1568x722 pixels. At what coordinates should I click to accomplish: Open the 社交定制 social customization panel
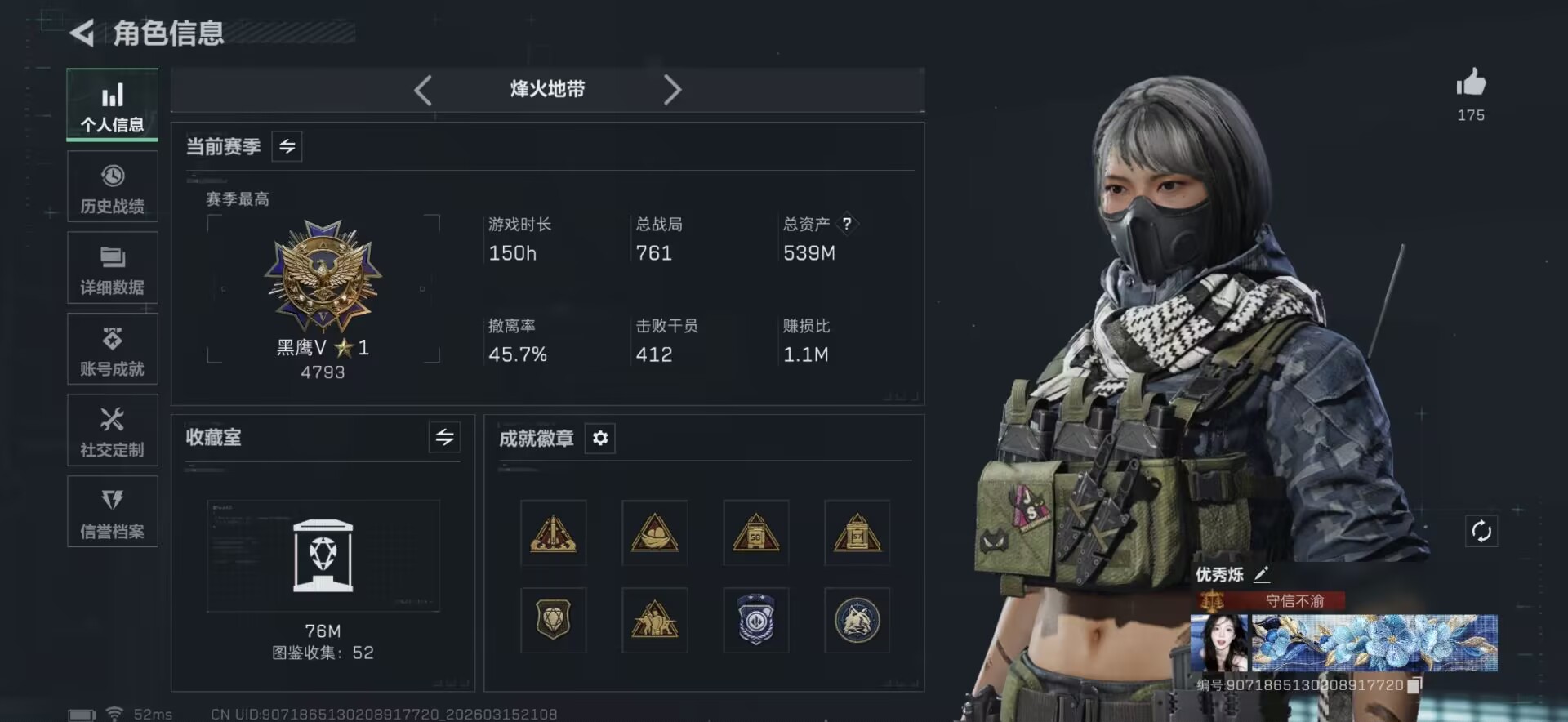point(112,430)
